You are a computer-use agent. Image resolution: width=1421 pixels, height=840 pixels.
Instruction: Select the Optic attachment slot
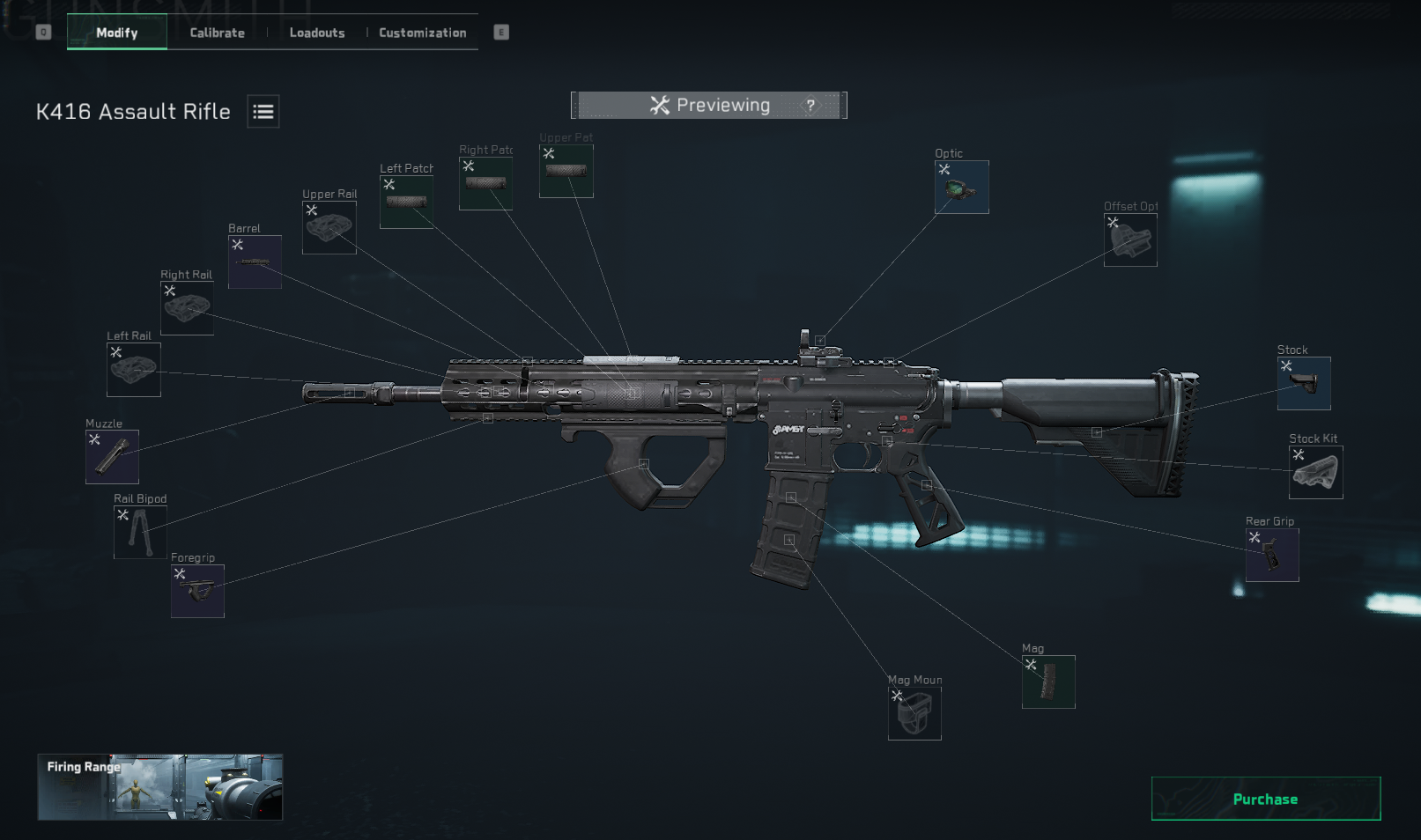tap(961, 187)
